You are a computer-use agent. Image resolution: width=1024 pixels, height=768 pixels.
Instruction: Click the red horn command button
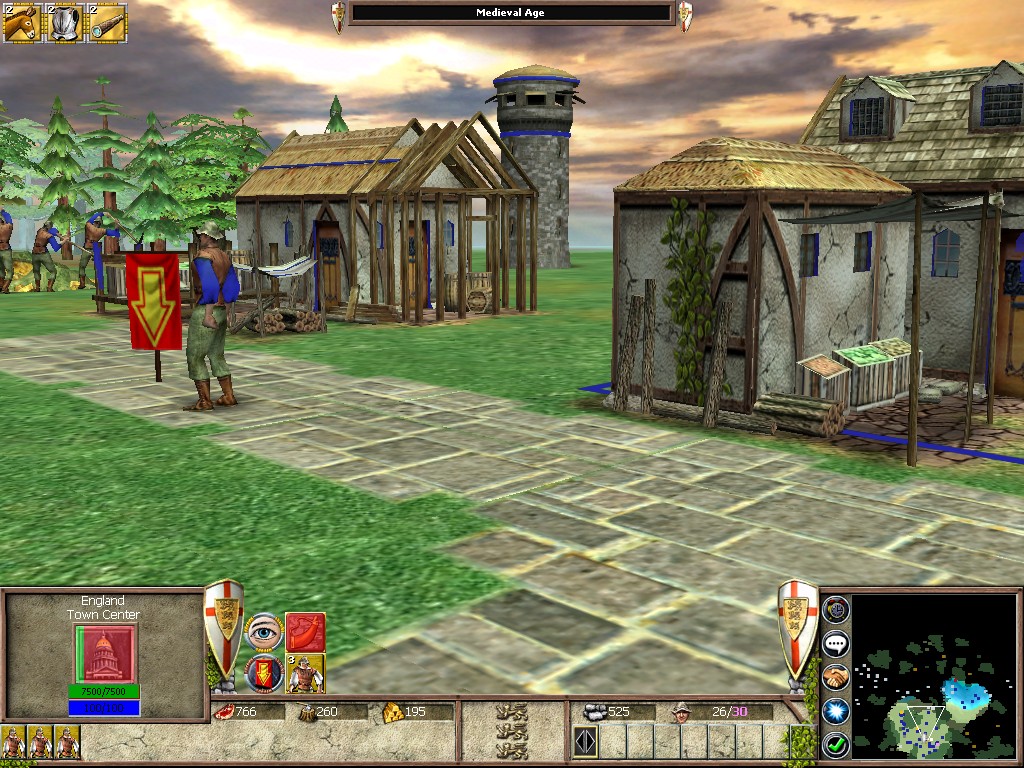(305, 632)
